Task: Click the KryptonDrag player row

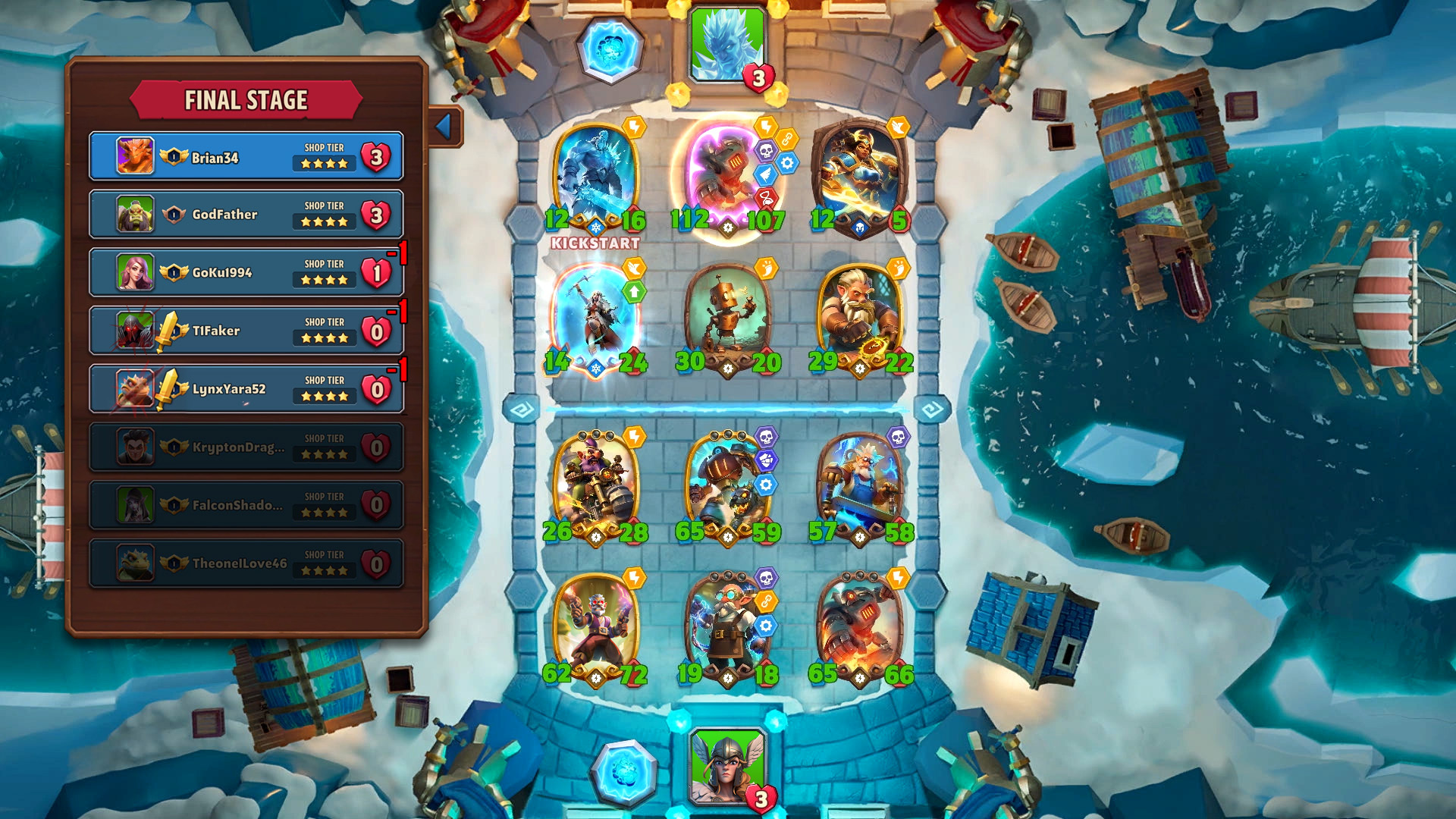Action: (246, 447)
